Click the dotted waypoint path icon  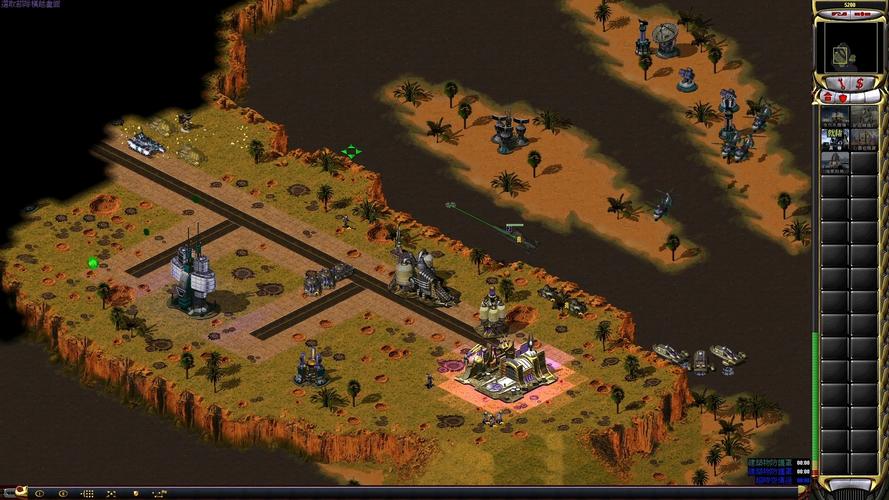[x=157, y=493]
